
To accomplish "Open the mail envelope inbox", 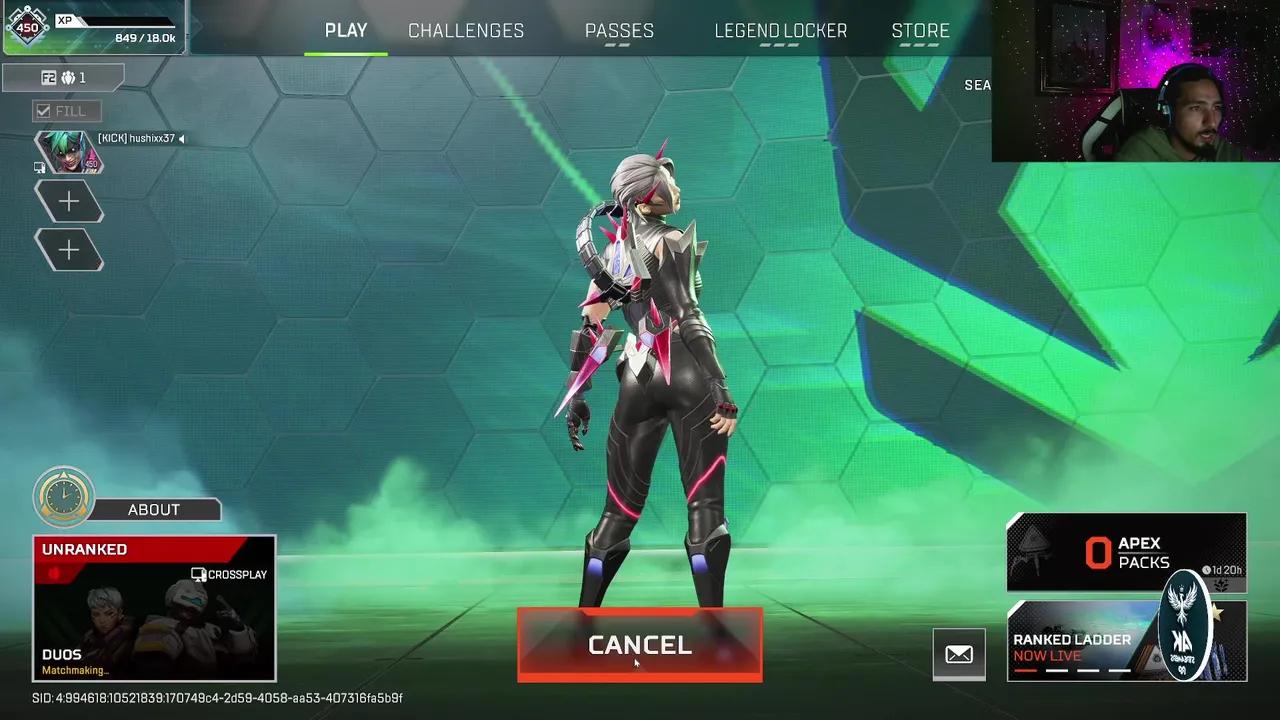I will tap(958, 654).
